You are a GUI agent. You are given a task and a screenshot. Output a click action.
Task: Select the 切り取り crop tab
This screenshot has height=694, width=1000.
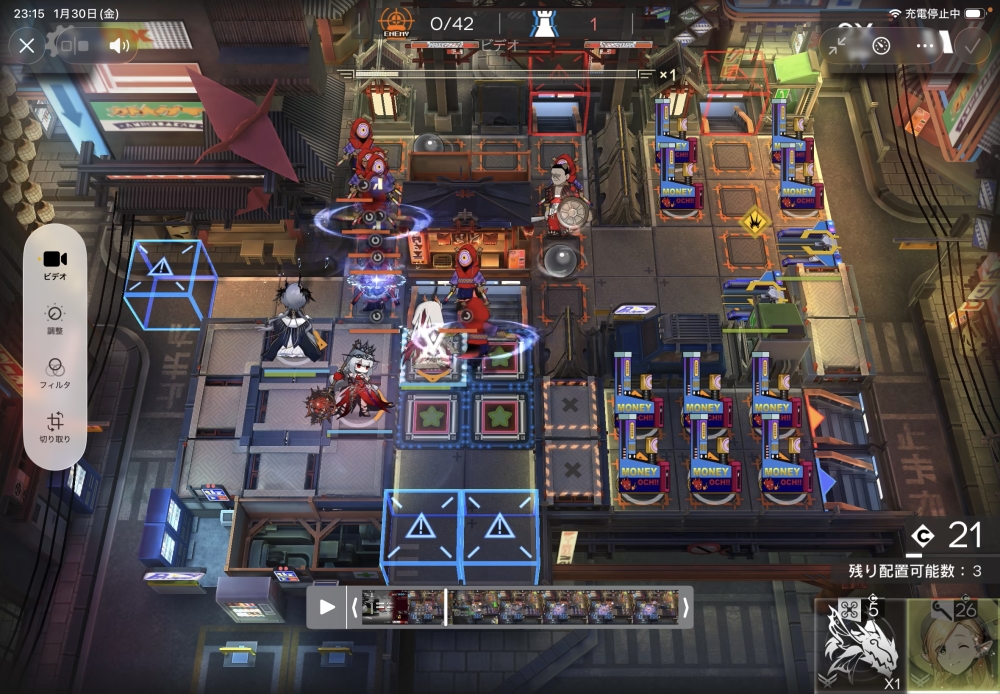[55, 428]
